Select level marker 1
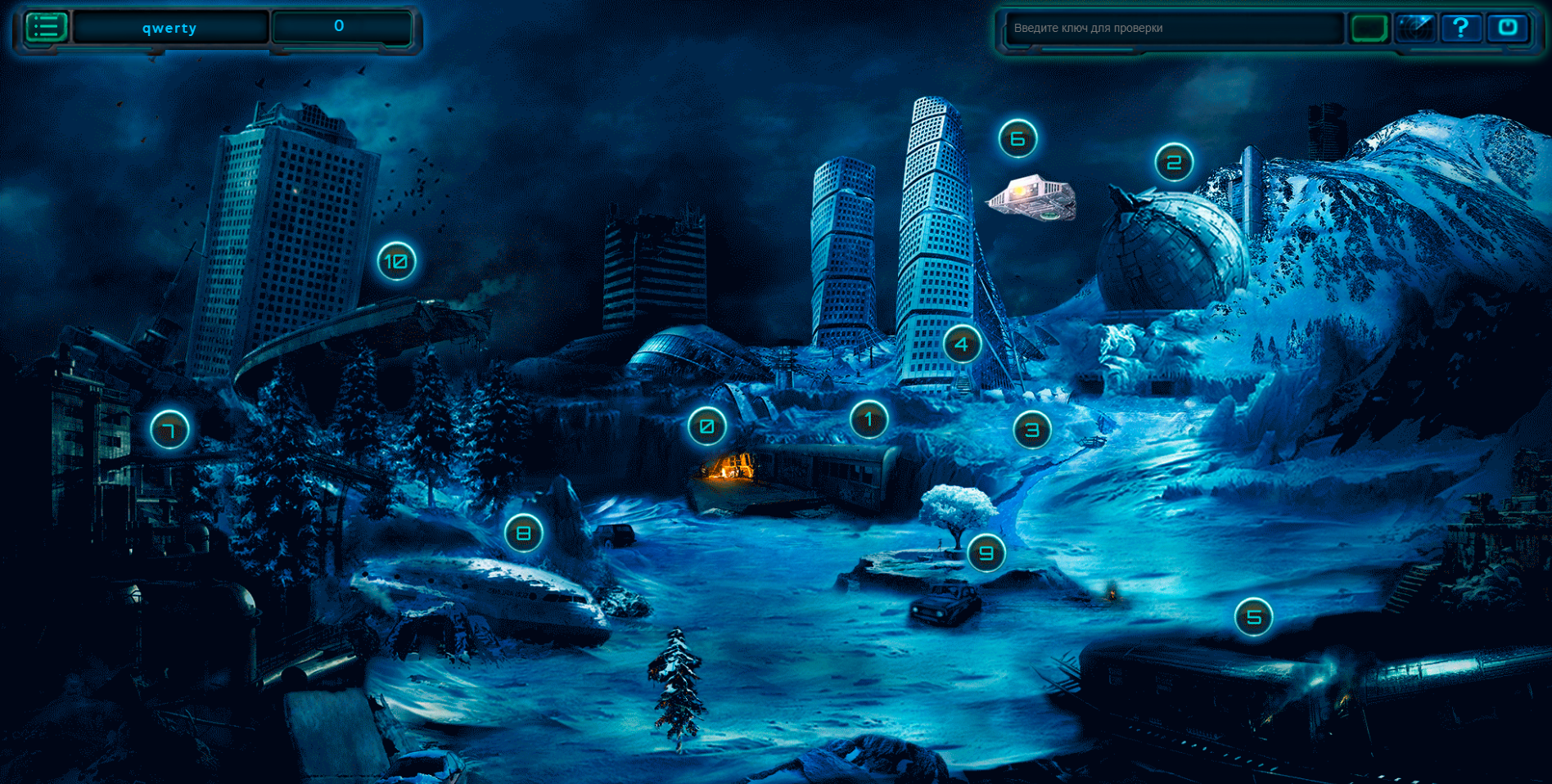 pyautogui.click(x=868, y=420)
